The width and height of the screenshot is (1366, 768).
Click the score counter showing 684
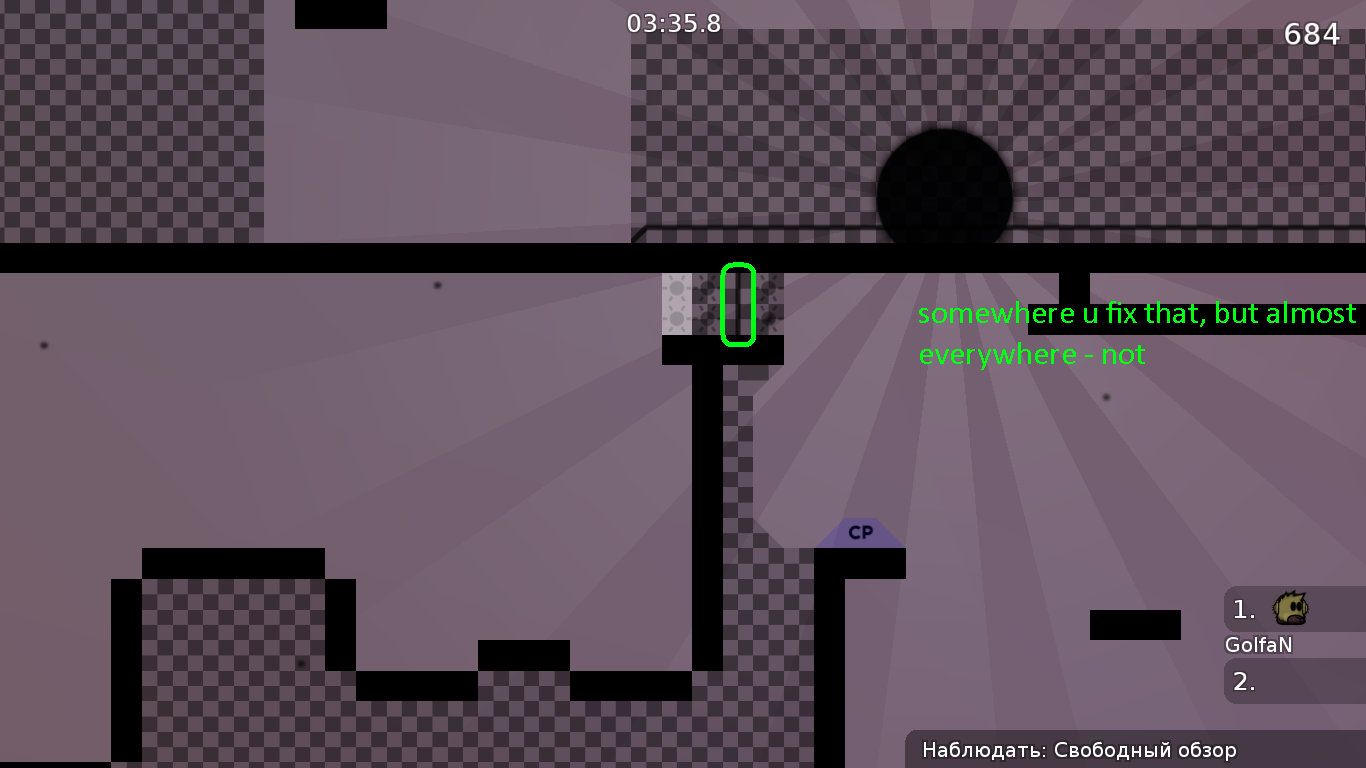click(1310, 34)
